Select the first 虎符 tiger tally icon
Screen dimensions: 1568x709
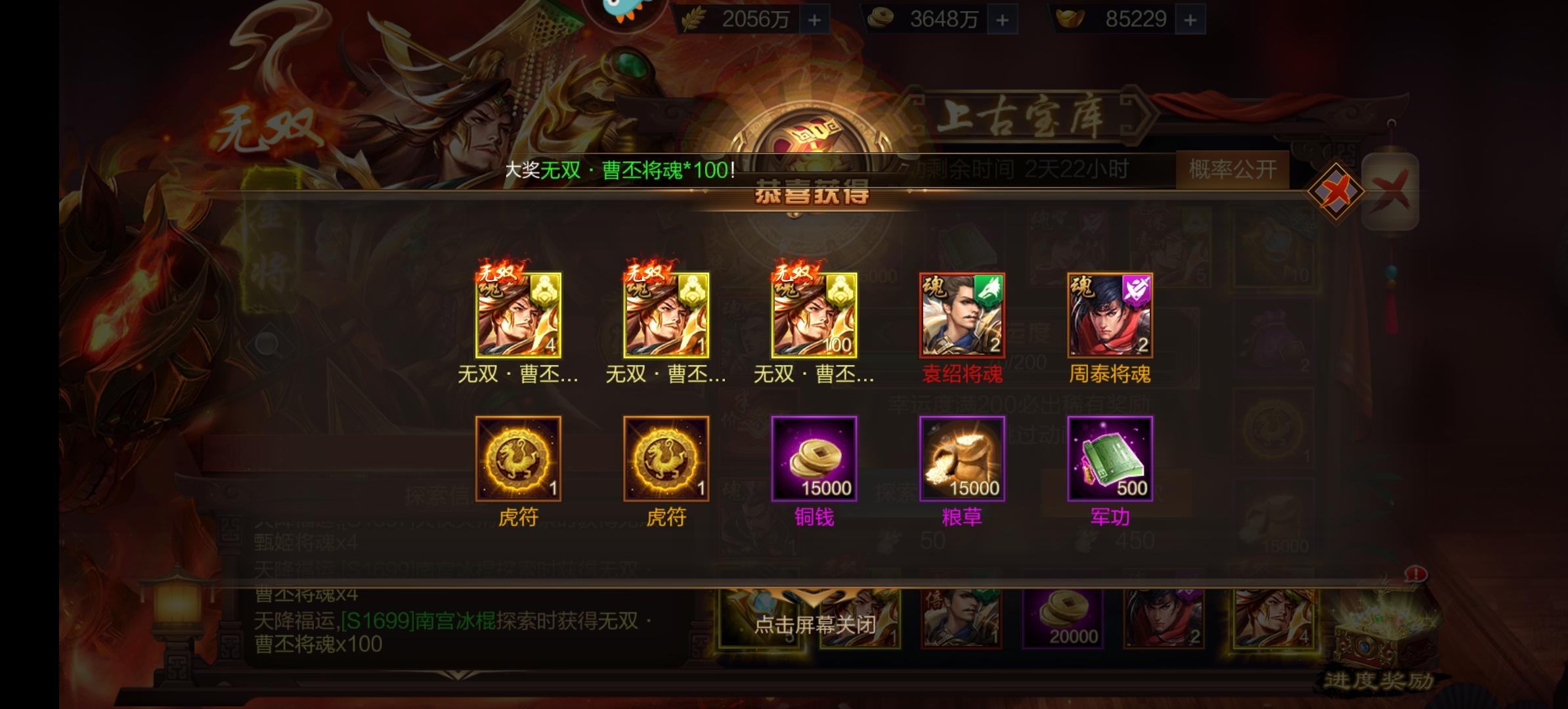(519, 458)
